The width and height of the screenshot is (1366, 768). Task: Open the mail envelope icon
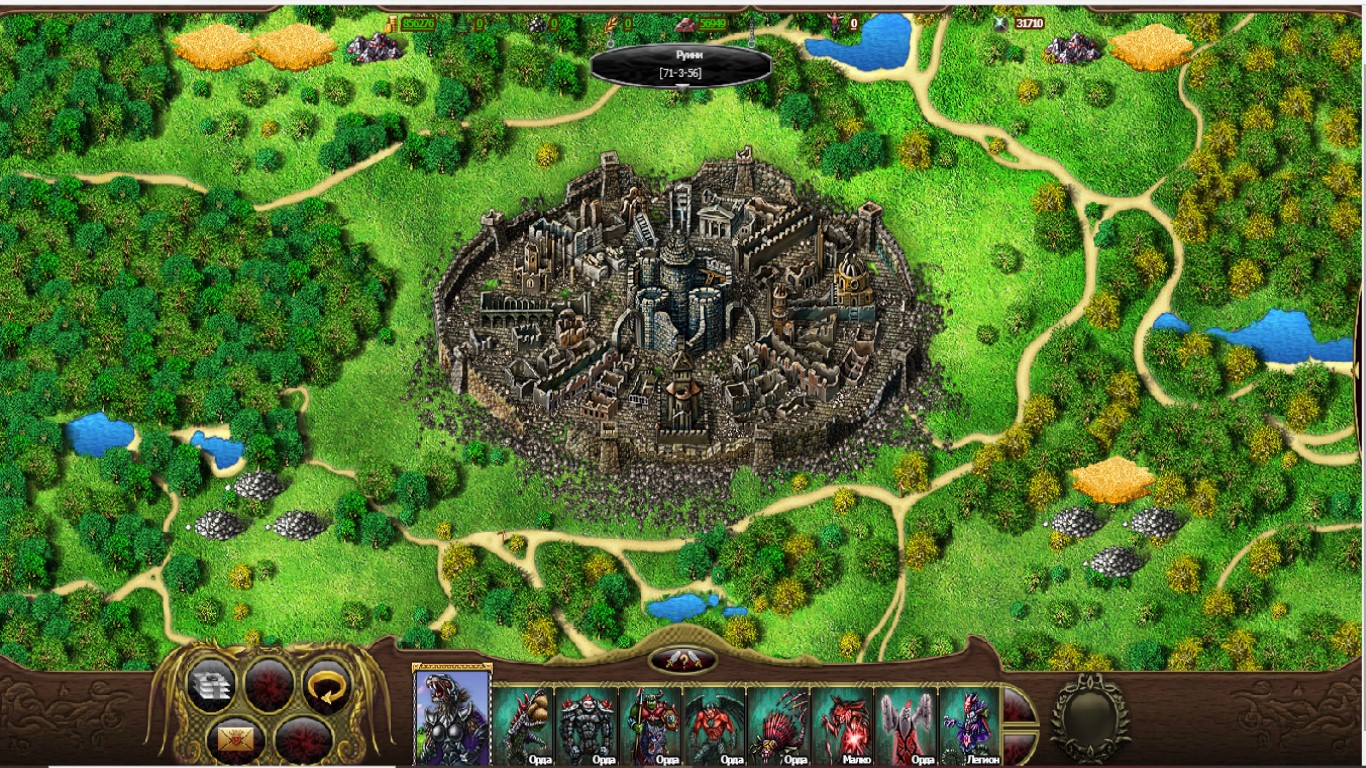tap(238, 741)
